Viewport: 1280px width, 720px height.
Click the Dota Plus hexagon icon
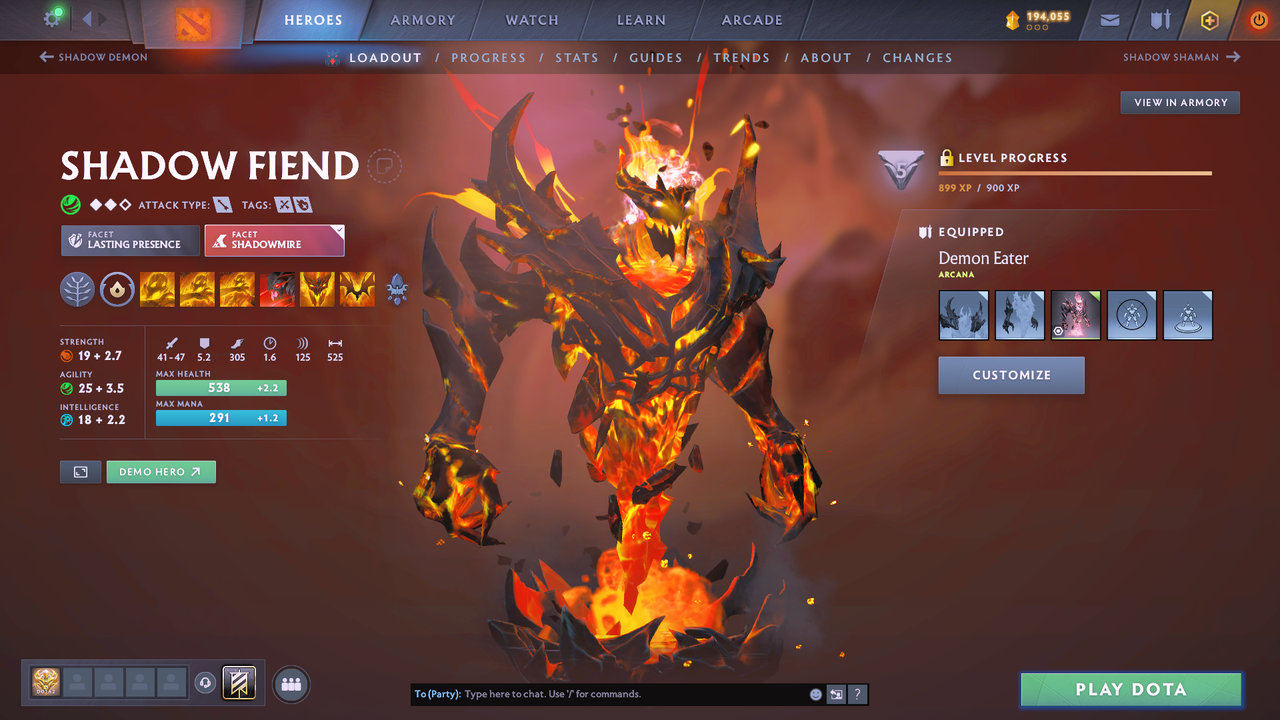1209,19
